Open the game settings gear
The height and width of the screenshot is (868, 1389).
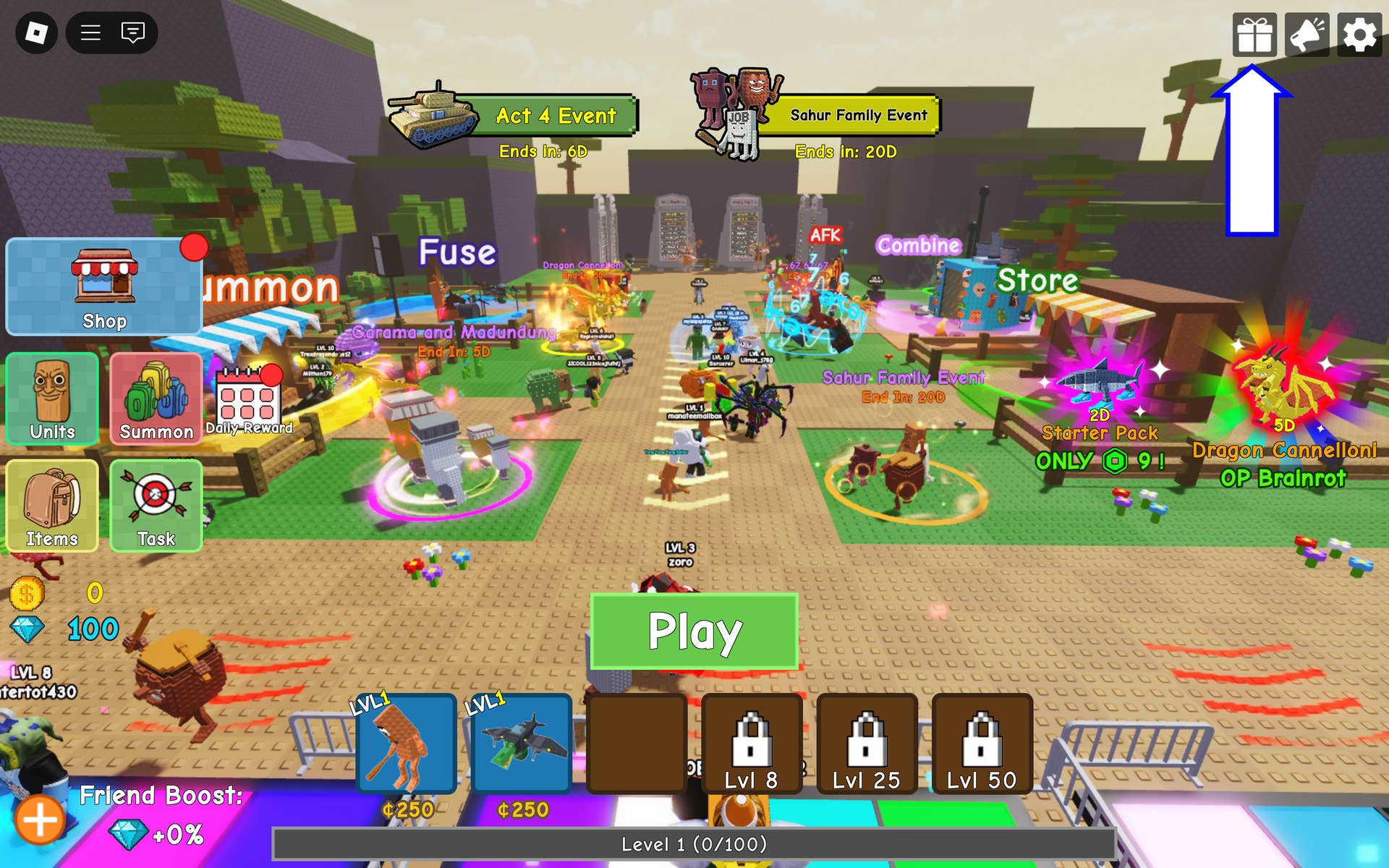click(x=1359, y=33)
